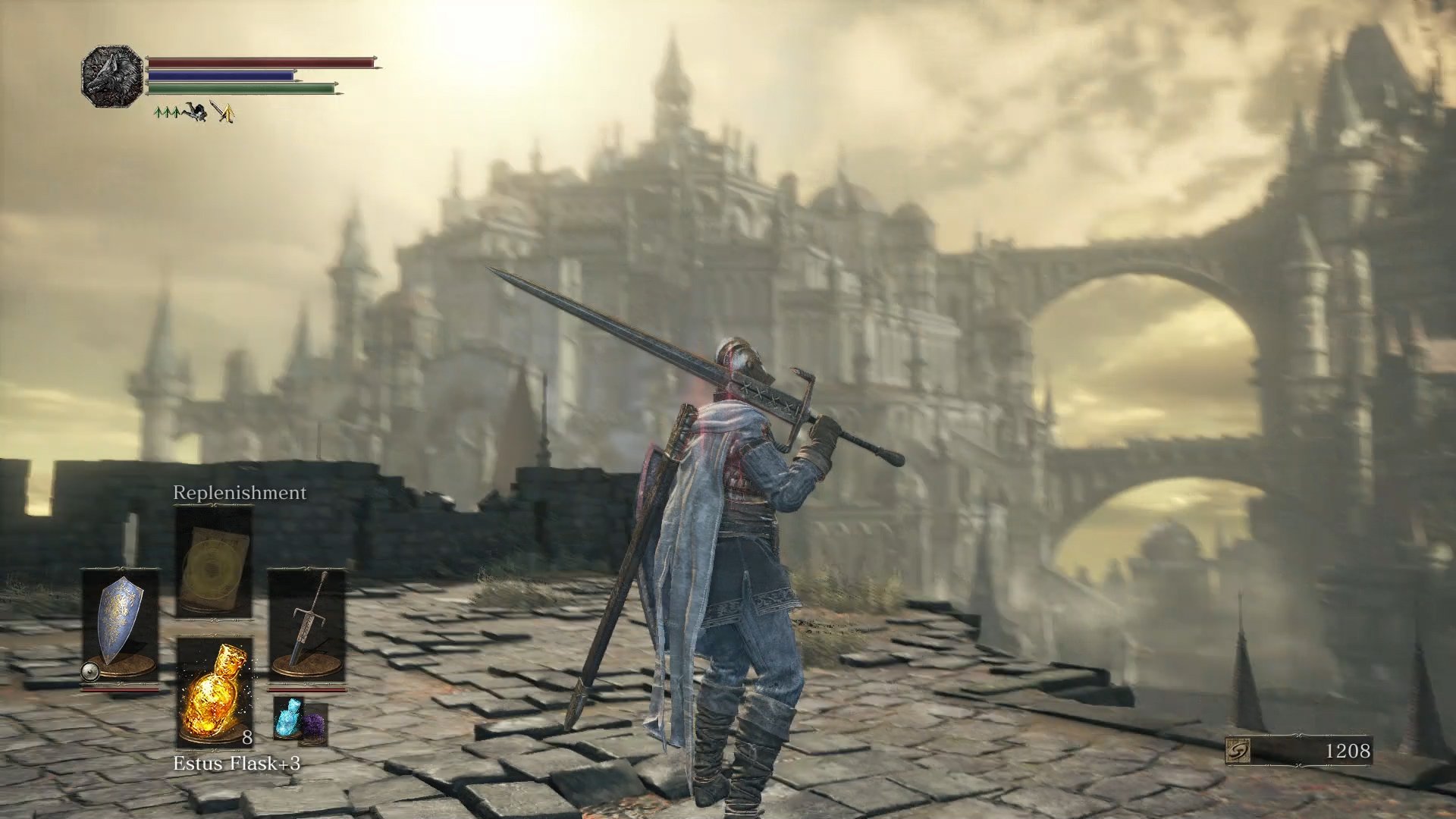
Task: Click the small round buckler icon under the shield
Action: [89, 671]
